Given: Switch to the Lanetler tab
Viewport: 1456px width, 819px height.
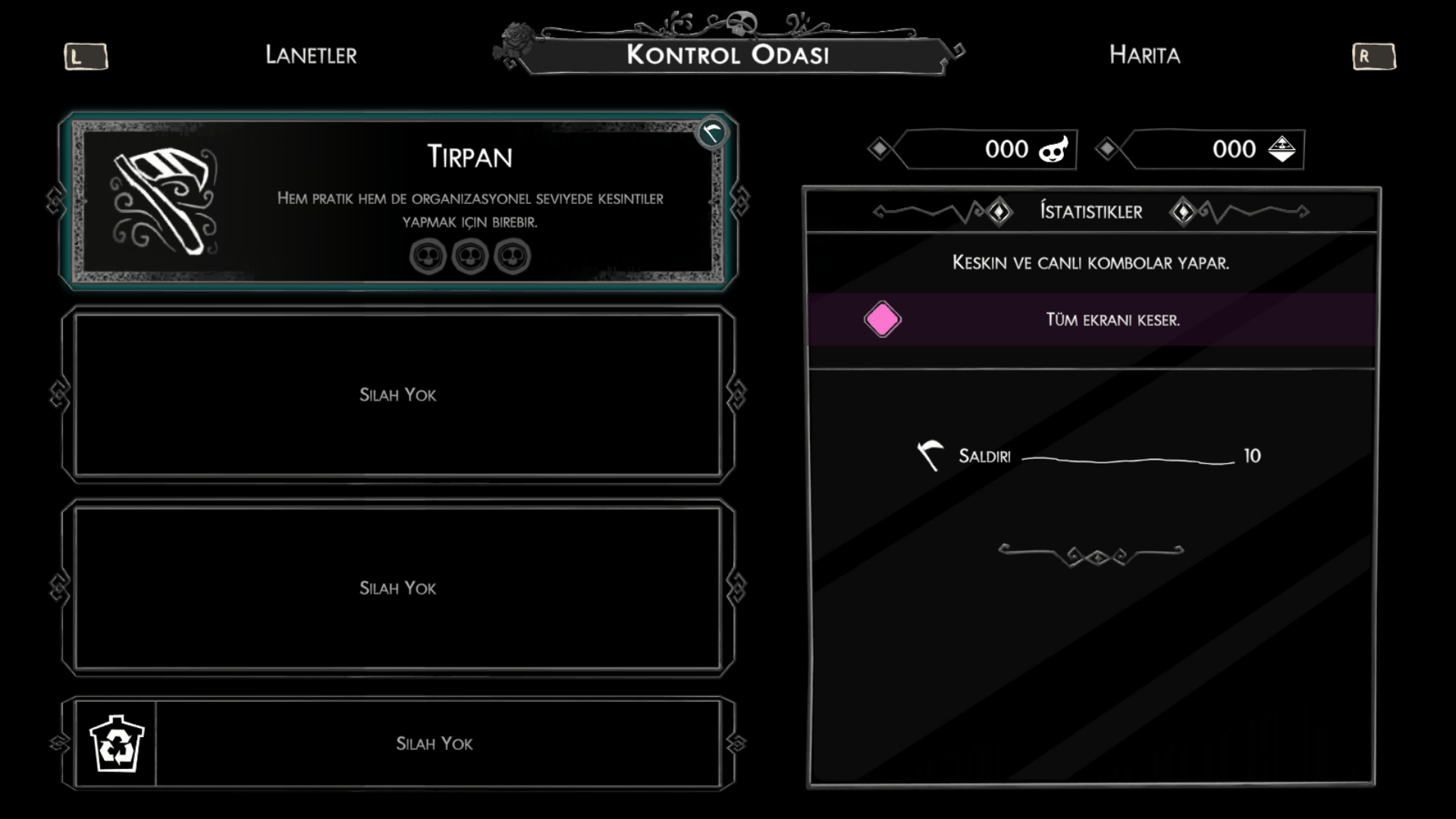Looking at the screenshot, I should pyautogui.click(x=311, y=55).
